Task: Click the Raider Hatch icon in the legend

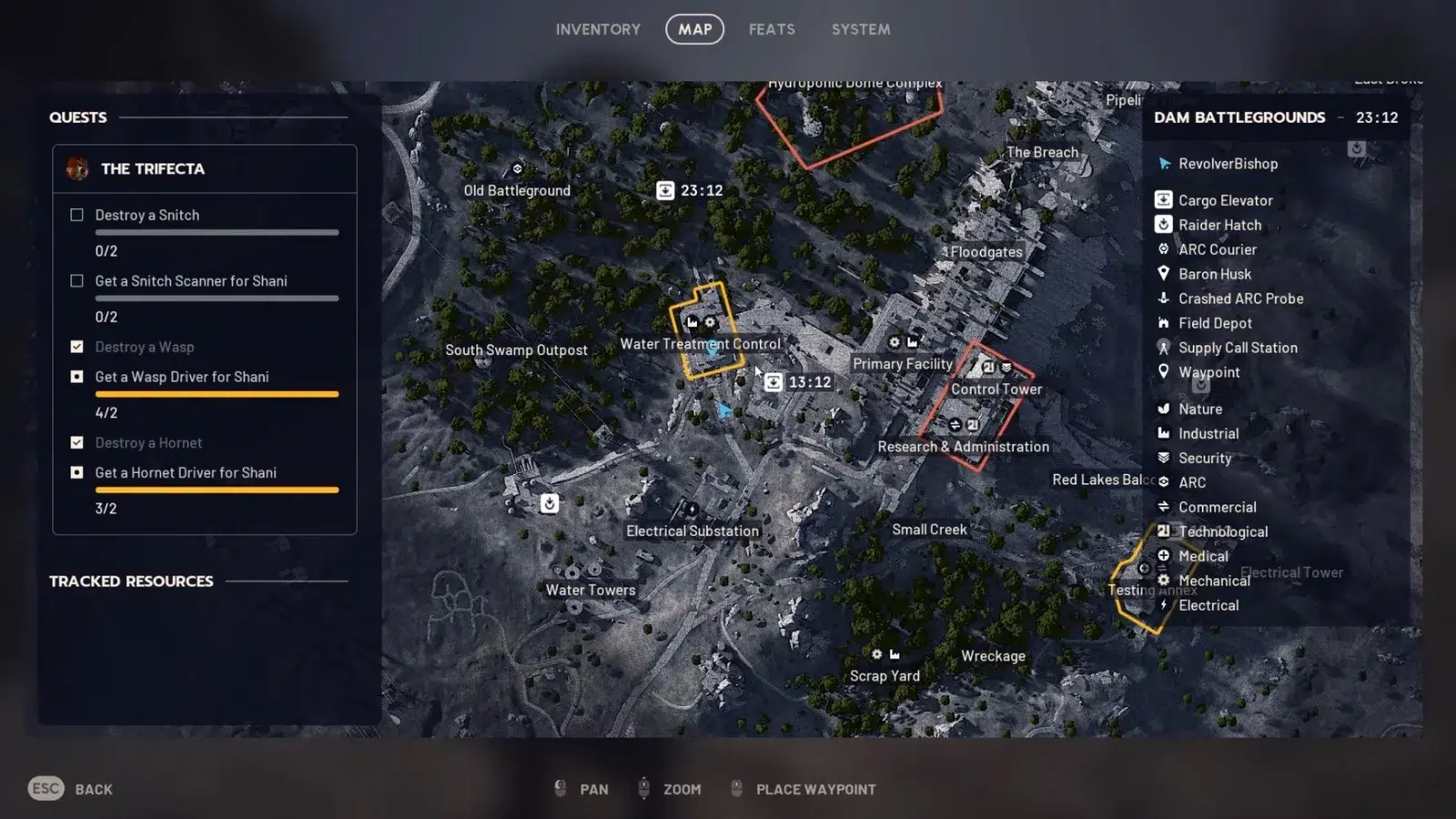Action: click(1164, 224)
